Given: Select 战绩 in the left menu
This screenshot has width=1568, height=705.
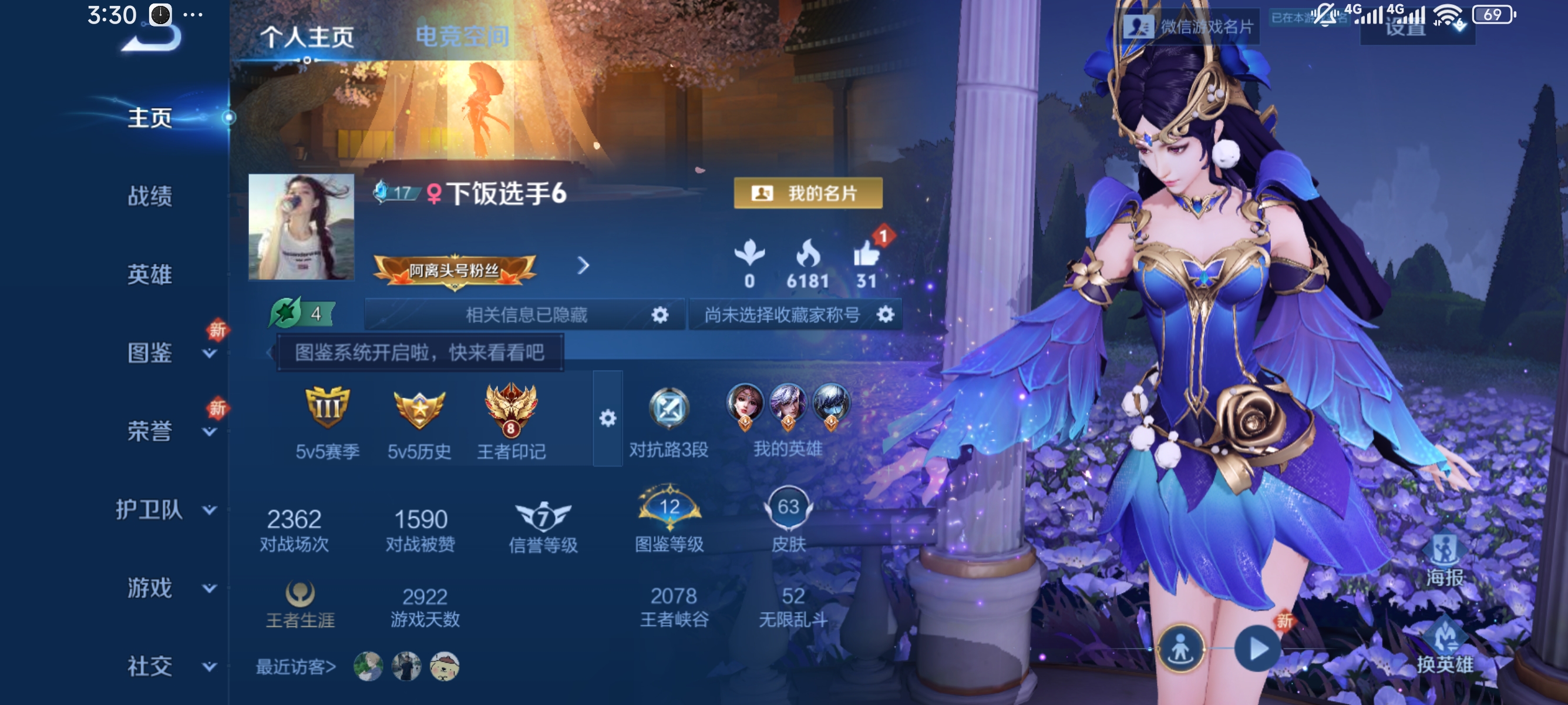Looking at the screenshot, I should [x=150, y=197].
